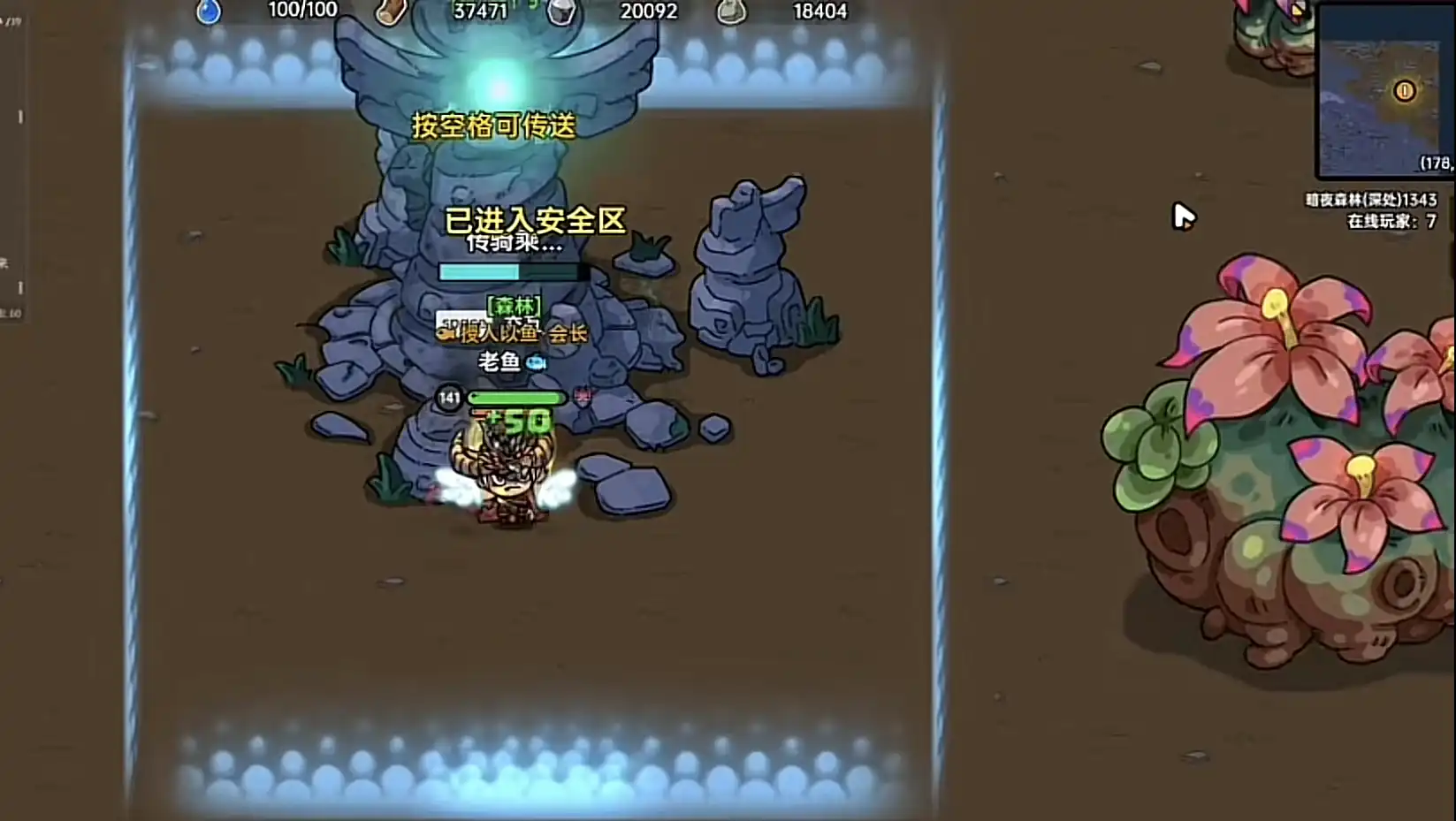Click the fish emblem next to 老鱼

[537, 361]
